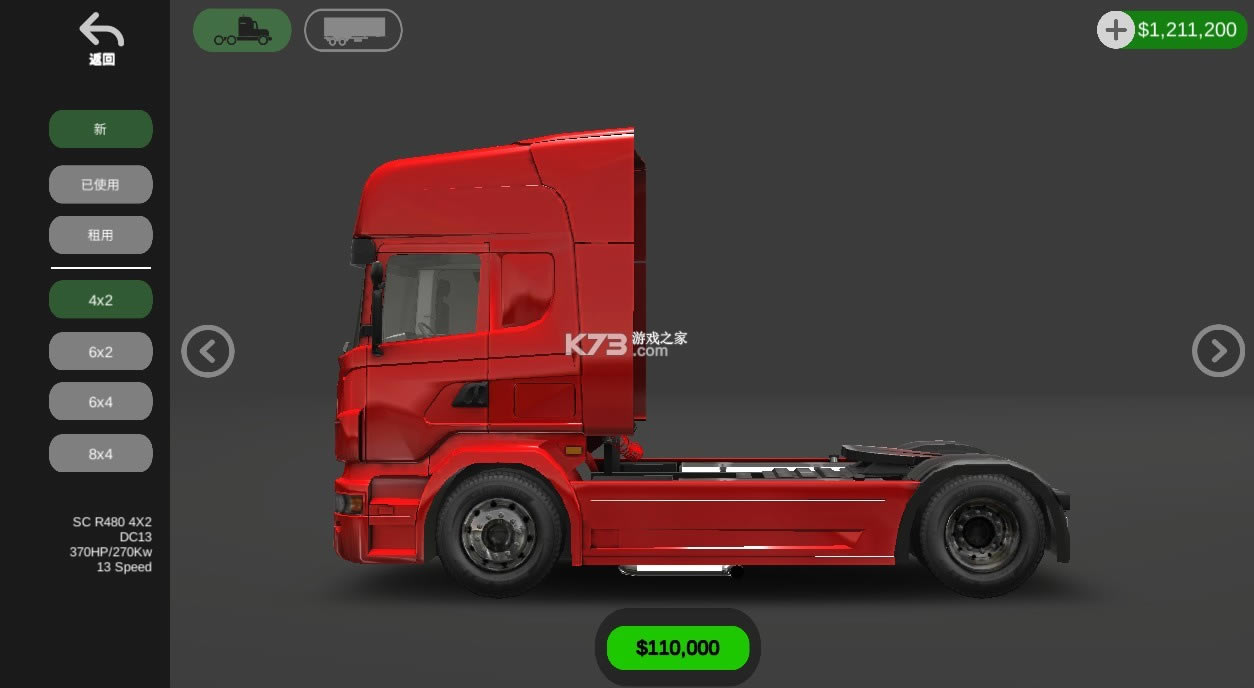Pick the 6x4 axle option

[101, 402]
